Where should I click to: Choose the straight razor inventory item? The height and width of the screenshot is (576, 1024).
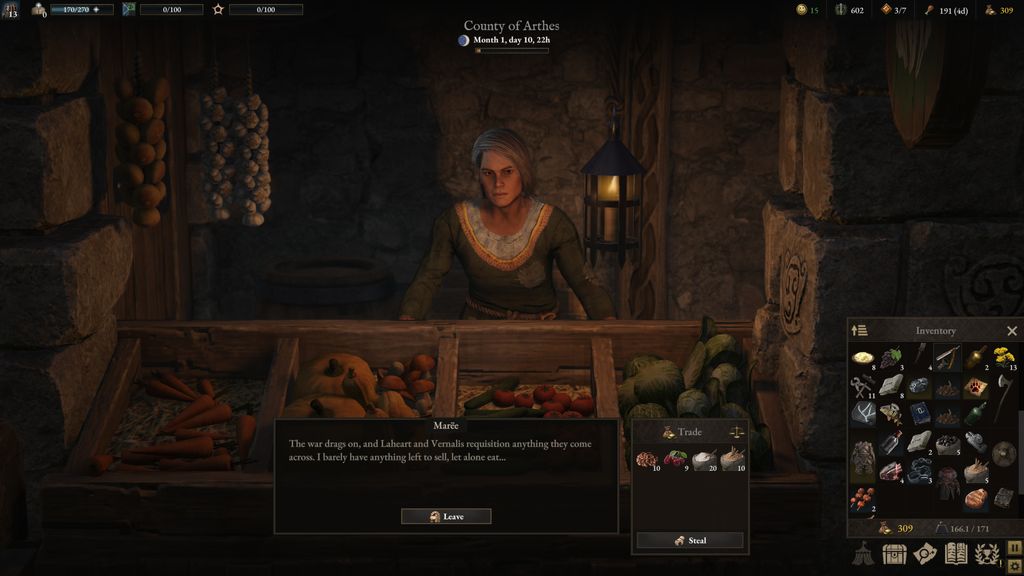click(x=947, y=357)
